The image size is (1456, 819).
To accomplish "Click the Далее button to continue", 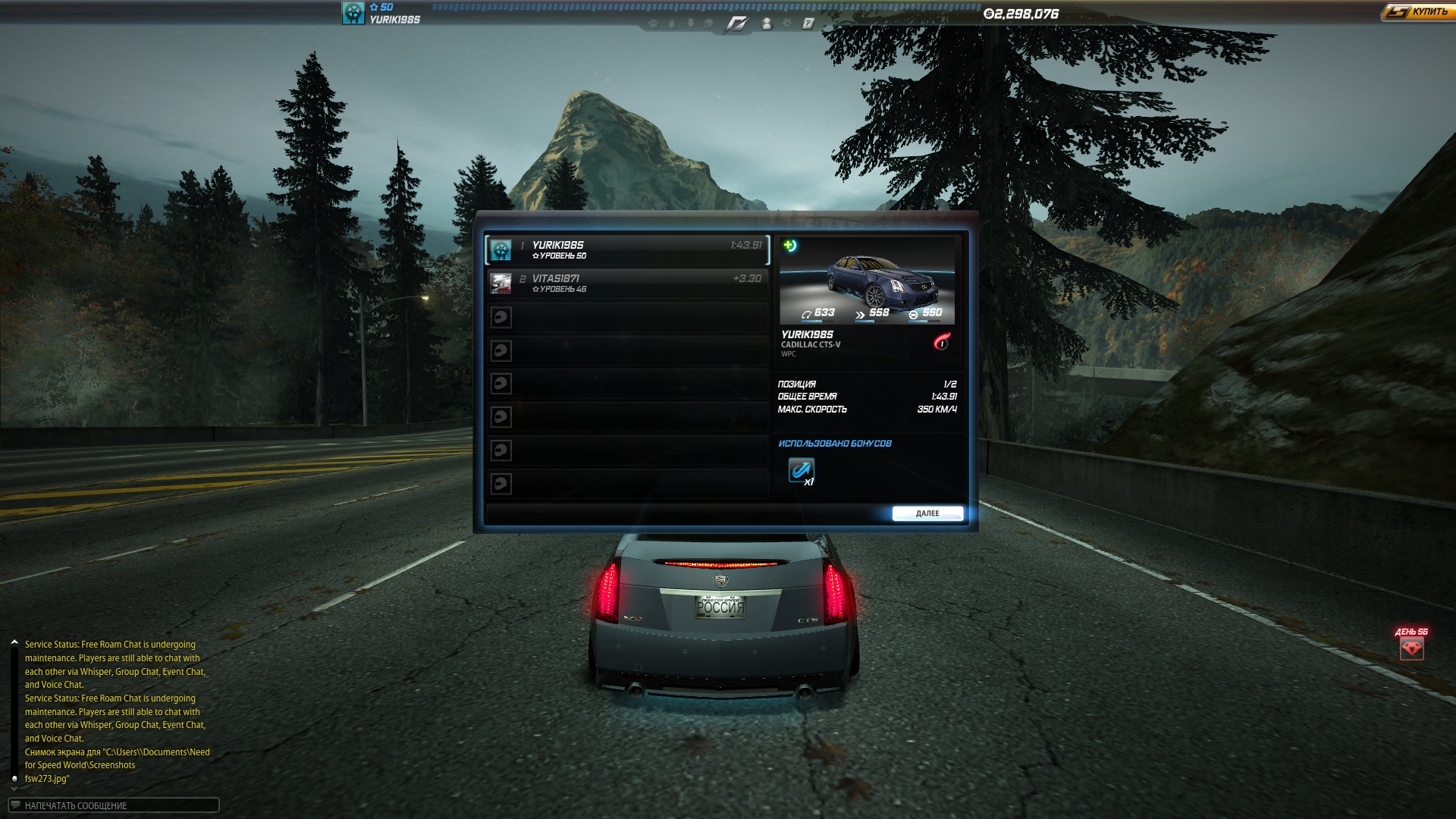I will [927, 513].
